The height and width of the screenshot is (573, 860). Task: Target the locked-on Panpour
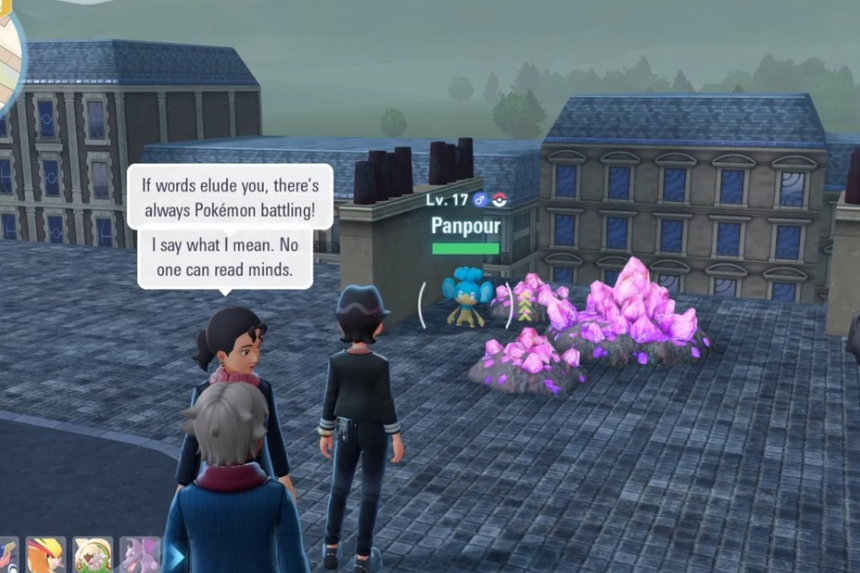(465, 300)
